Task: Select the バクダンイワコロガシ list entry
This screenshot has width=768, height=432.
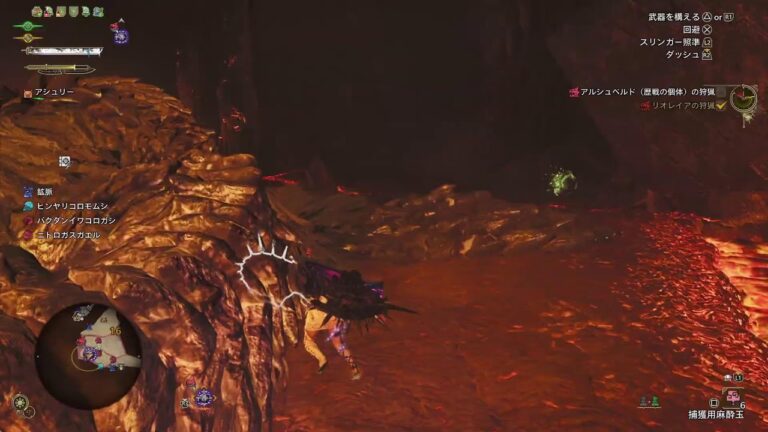Action: 72,219
